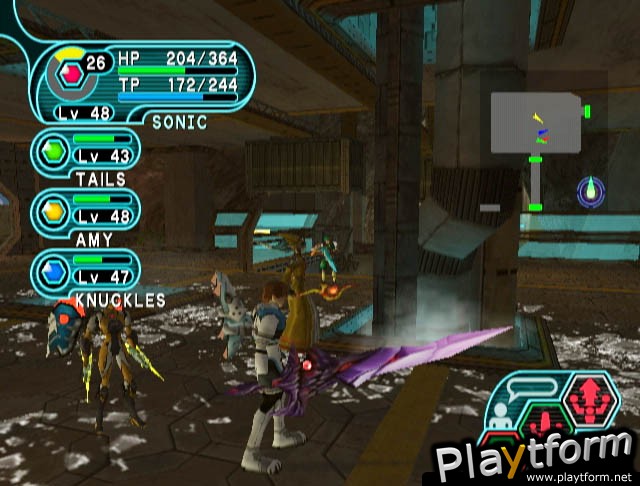Click the compass direction indicator
Viewport: 640px width, 486px height.
point(591,190)
